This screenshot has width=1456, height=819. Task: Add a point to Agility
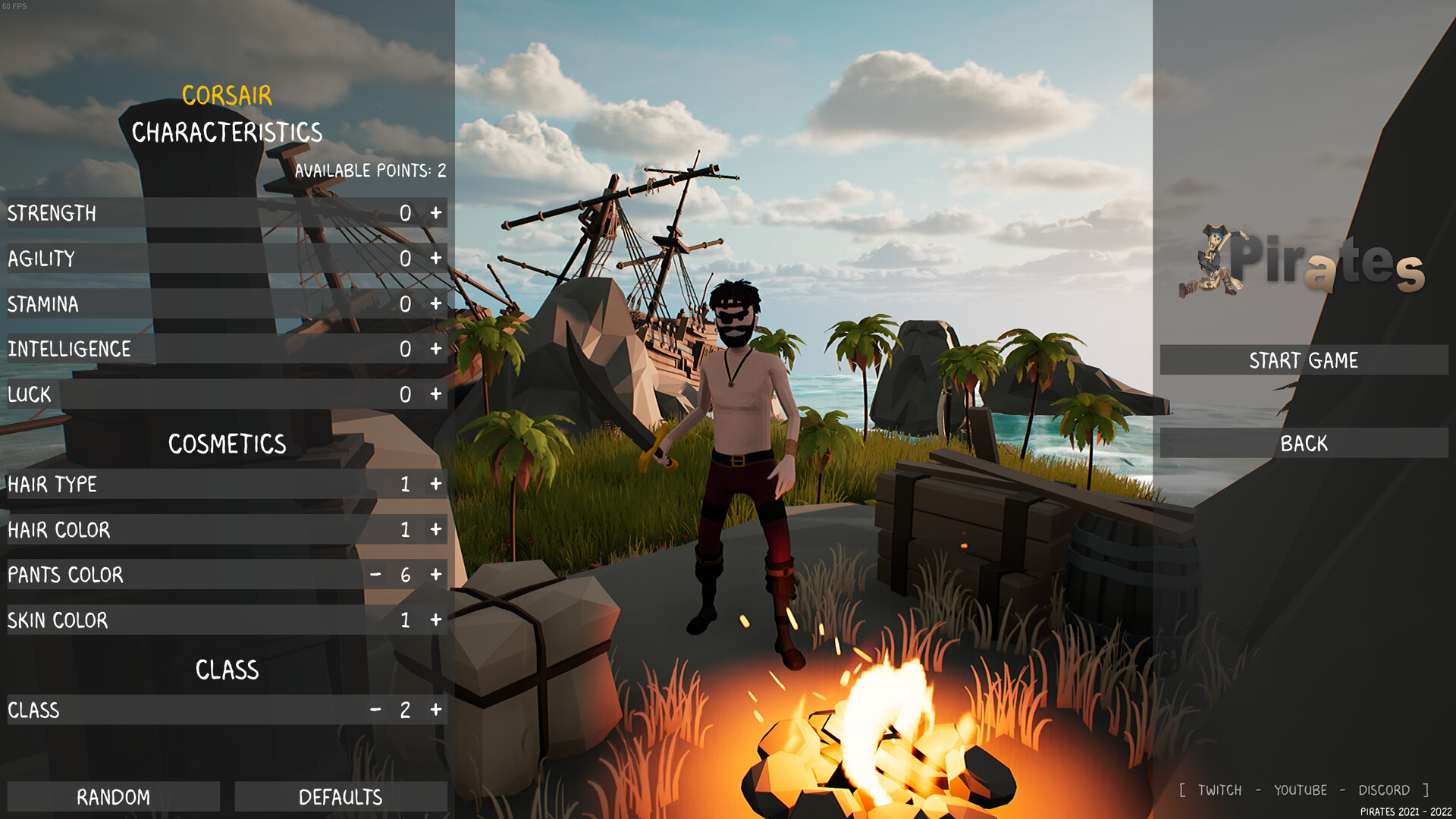pos(436,259)
